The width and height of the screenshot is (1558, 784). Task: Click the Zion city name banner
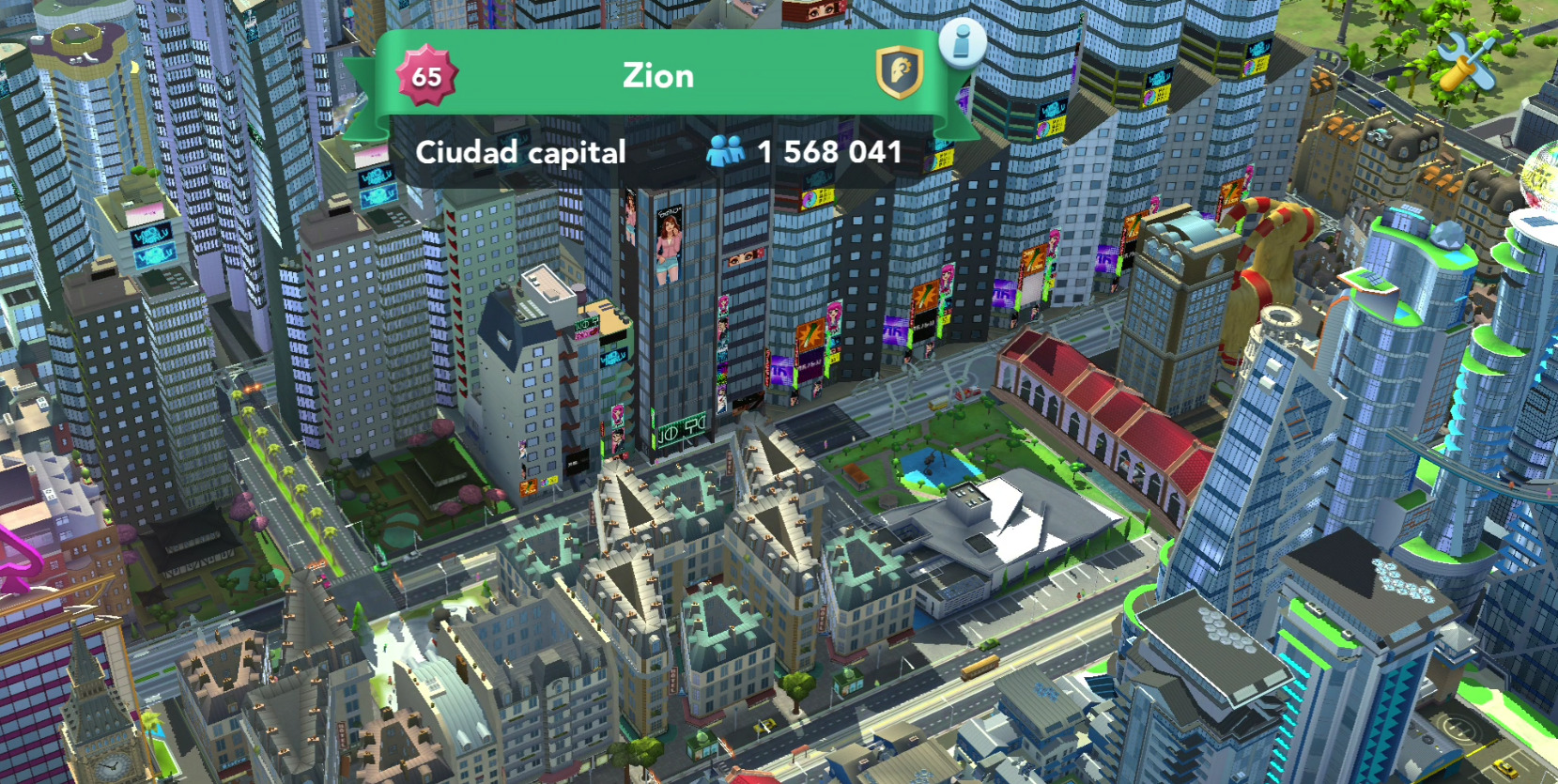658,75
